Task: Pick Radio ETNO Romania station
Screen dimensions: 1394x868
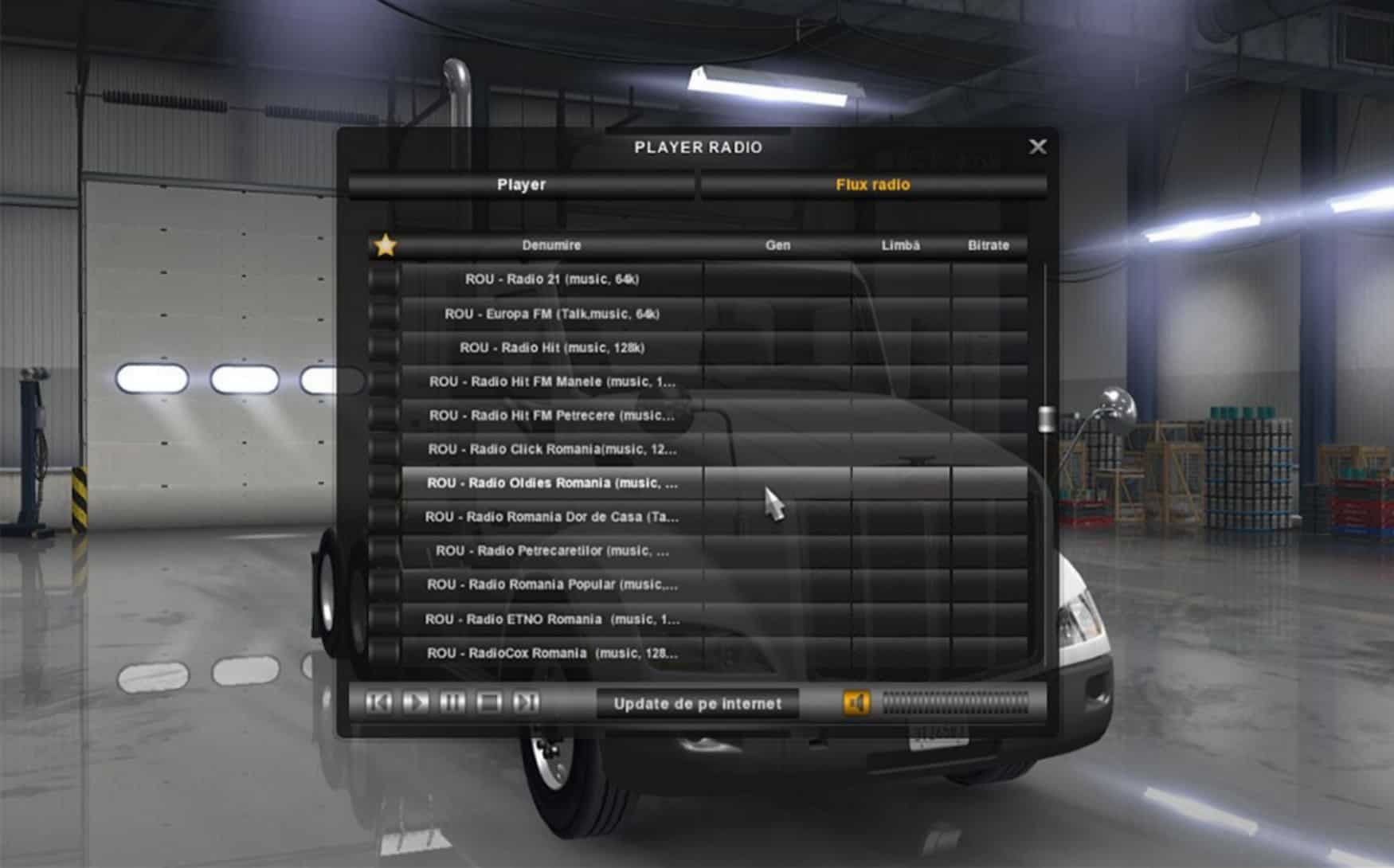Action: (551, 620)
